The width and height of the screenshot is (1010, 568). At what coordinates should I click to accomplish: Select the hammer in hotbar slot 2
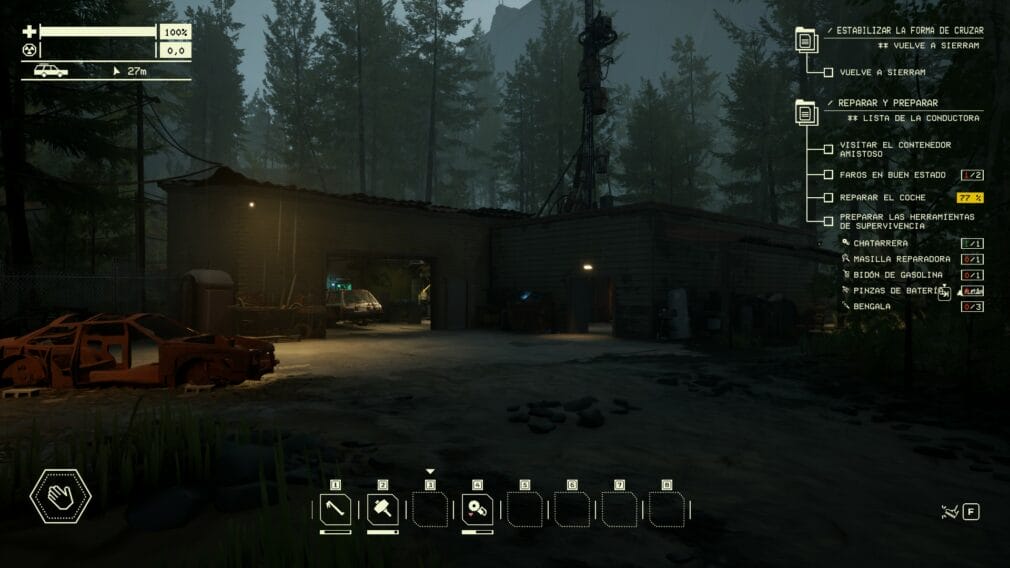coord(383,510)
